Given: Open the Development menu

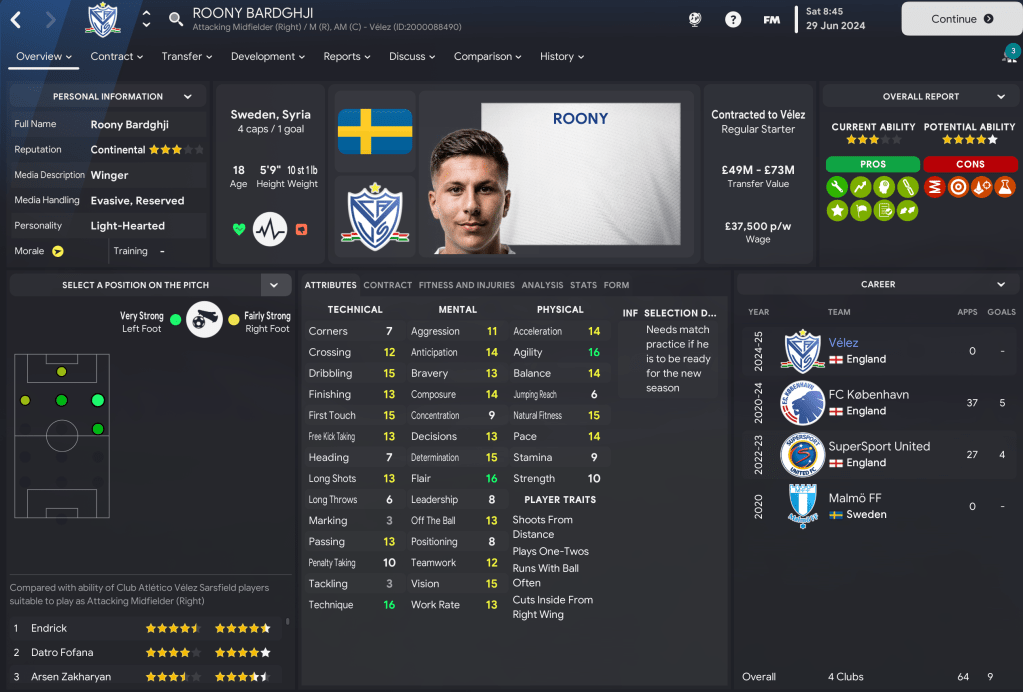Looking at the screenshot, I should pos(267,57).
